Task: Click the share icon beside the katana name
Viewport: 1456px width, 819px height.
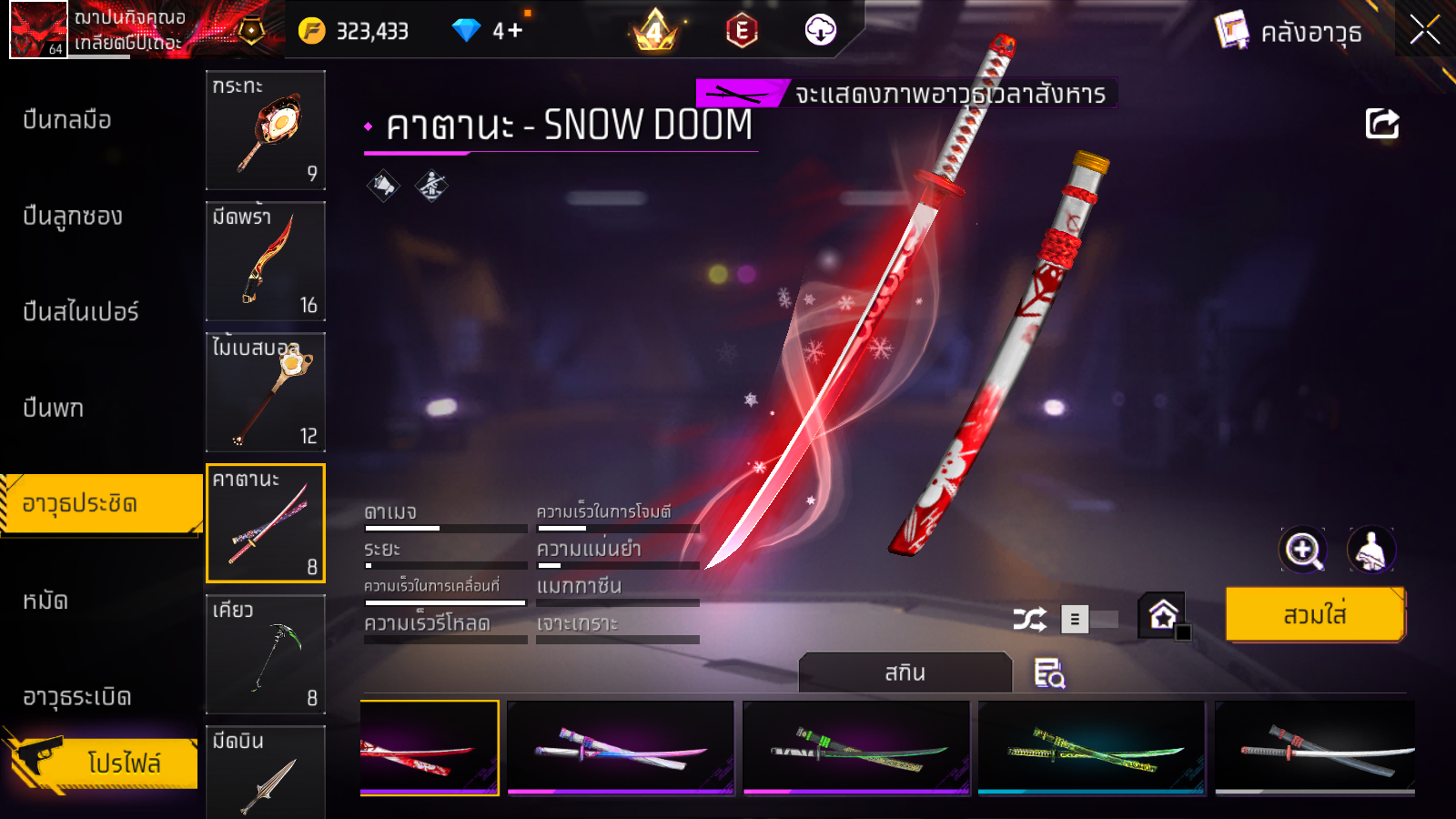Action: 1381,124
